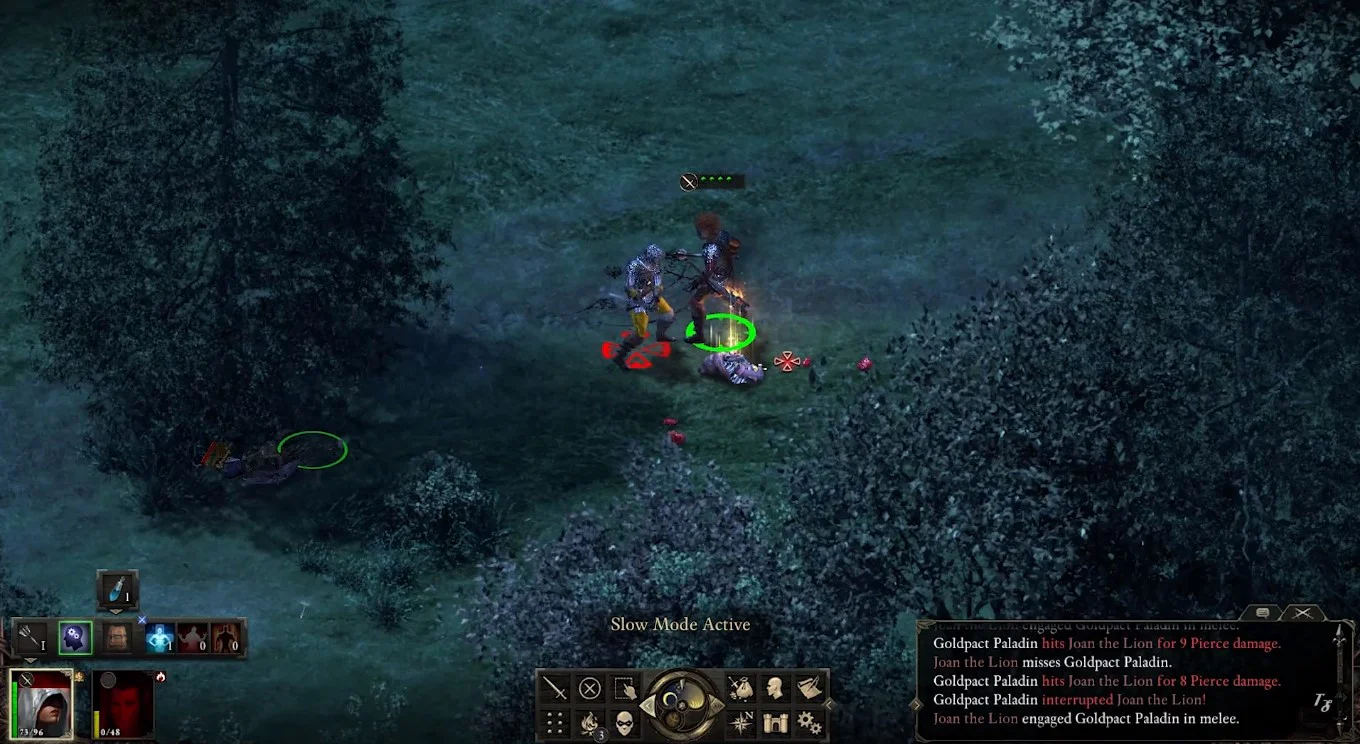
Task: Switch to the crossed-swords combat log tab
Action: [1302, 612]
